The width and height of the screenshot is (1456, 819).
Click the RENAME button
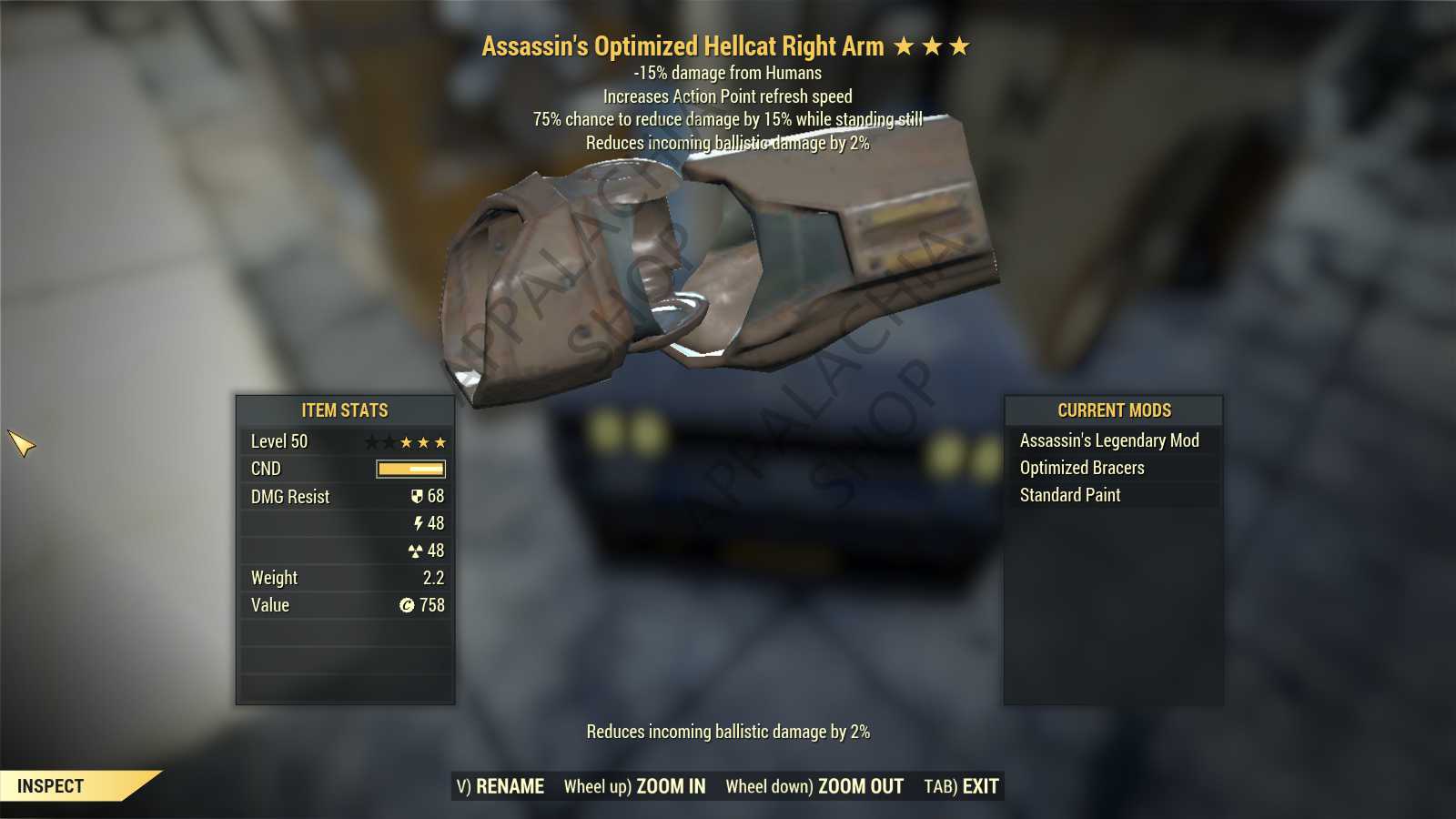point(500,786)
